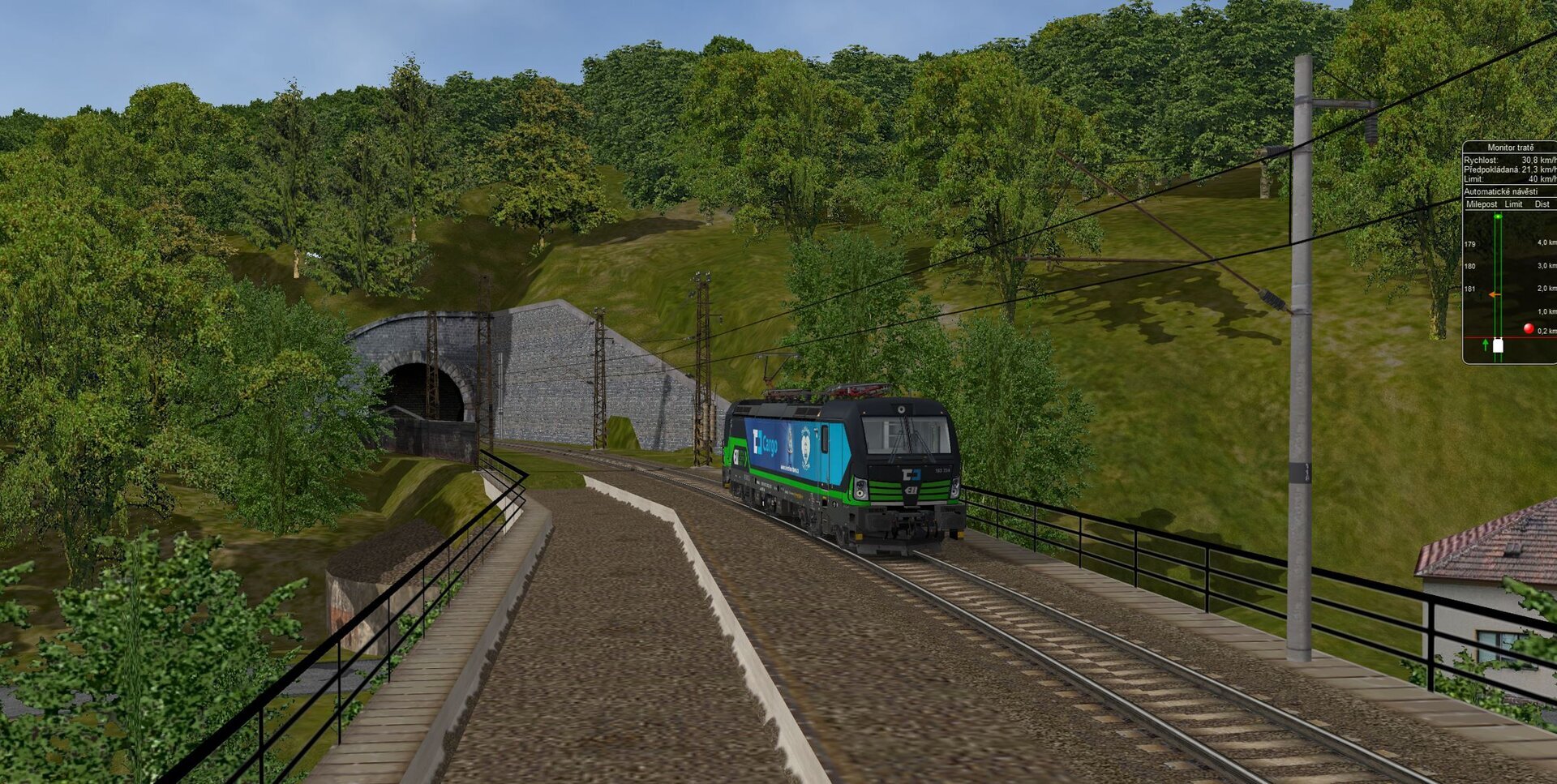Click the red signal marker in track monitor
The height and width of the screenshot is (784, 1557).
(x=1528, y=328)
